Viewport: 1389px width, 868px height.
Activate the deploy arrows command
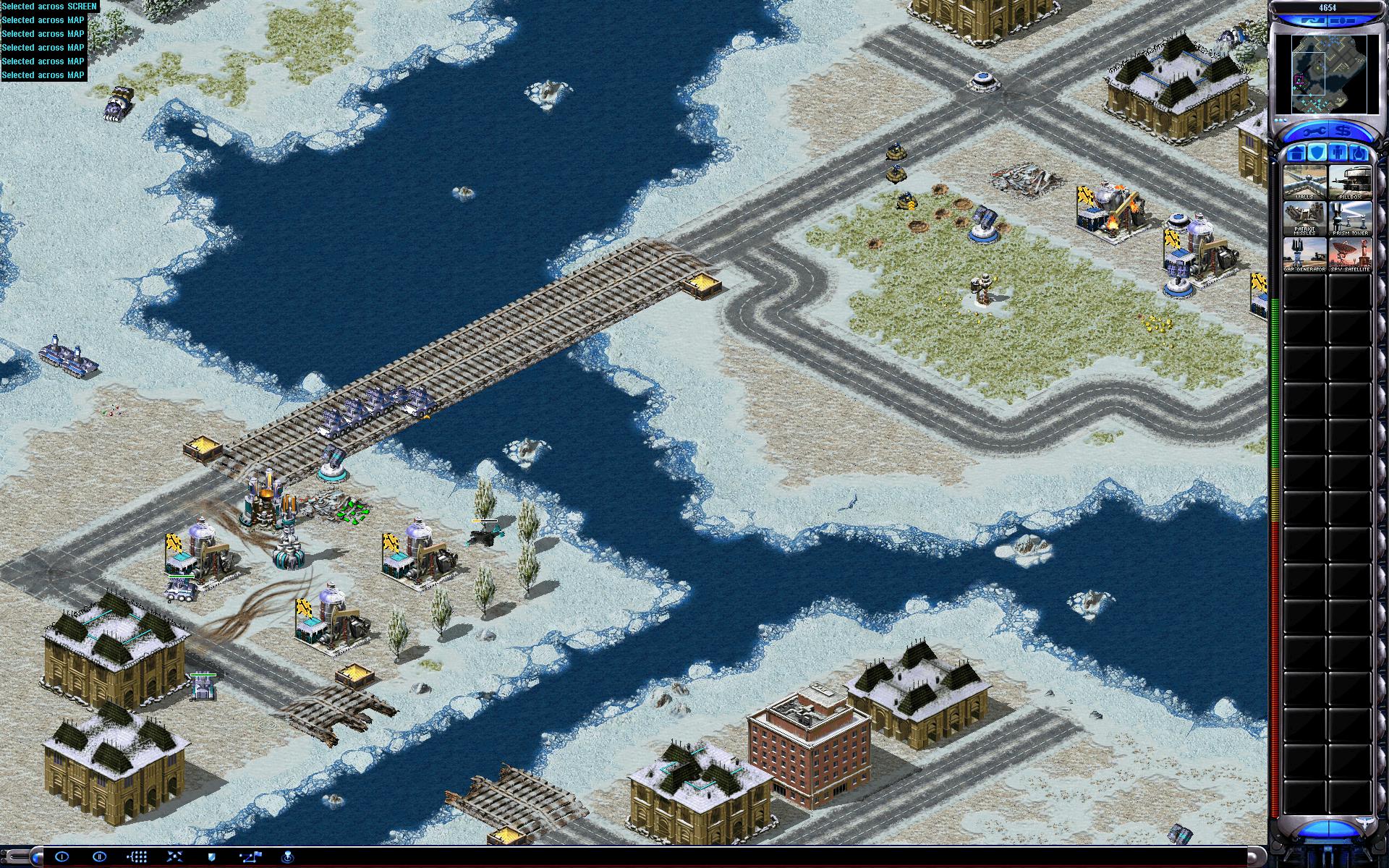[175, 857]
